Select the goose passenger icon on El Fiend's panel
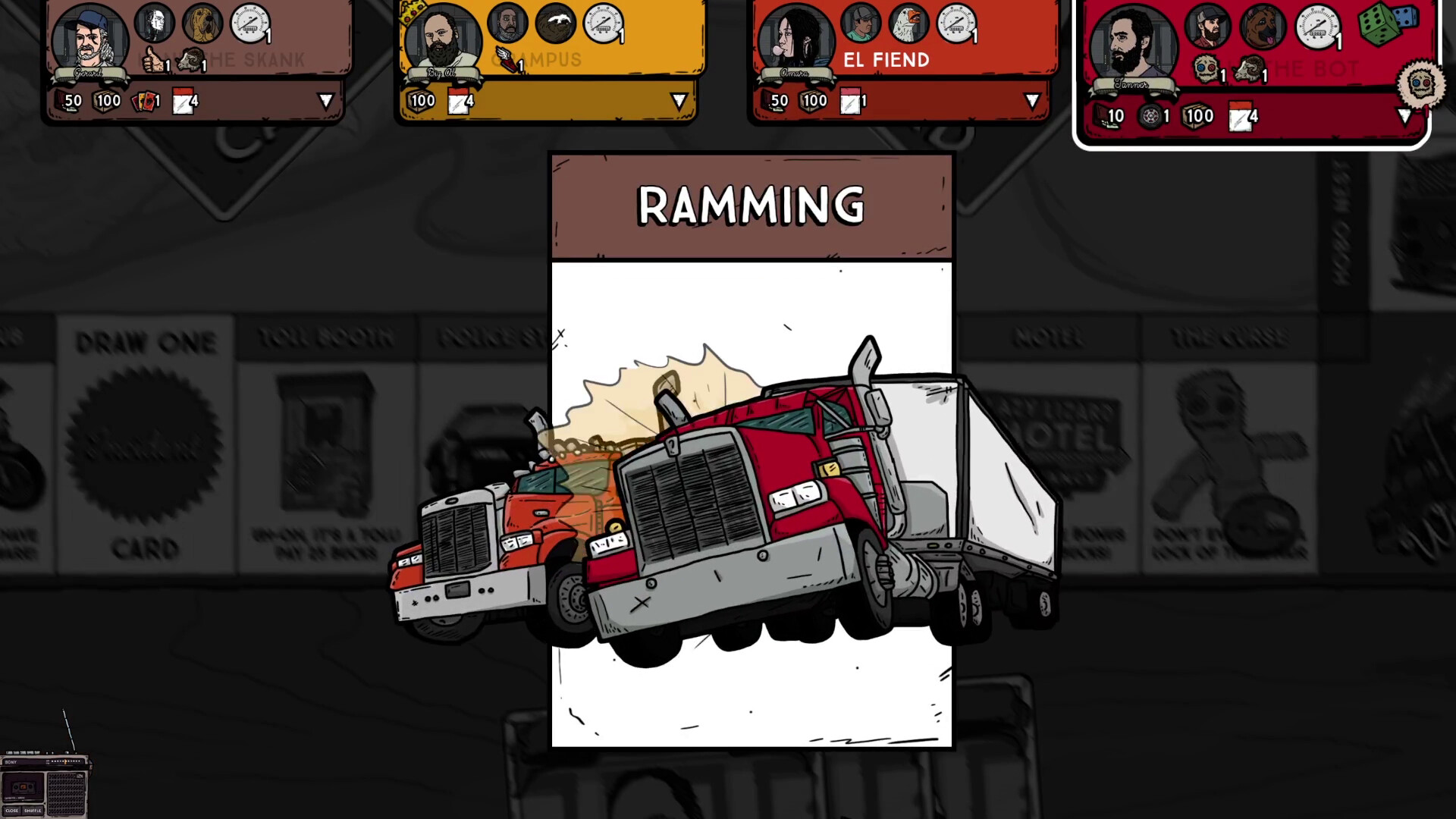This screenshot has width=1456, height=819. click(x=908, y=24)
